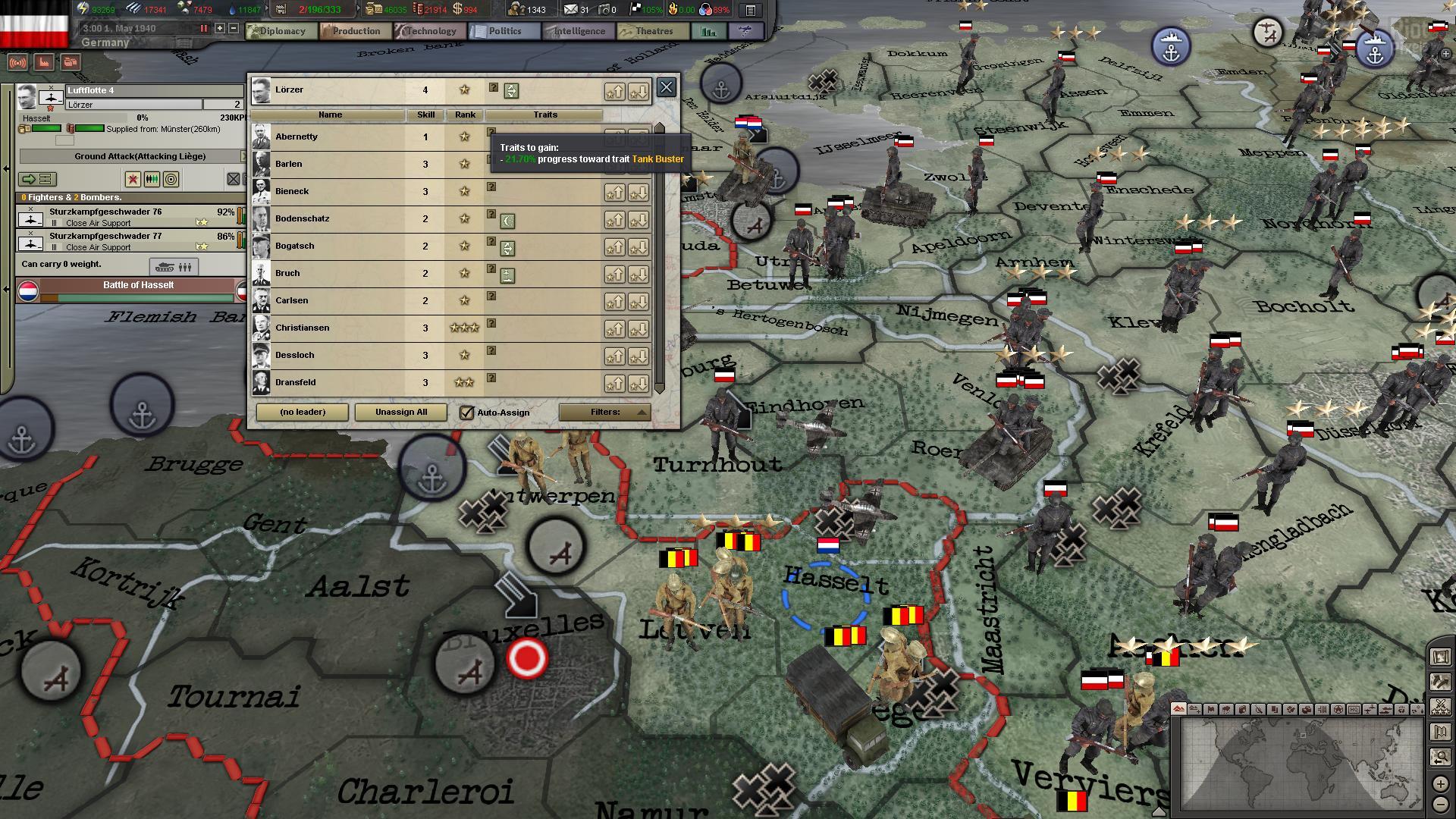The height and width of the screenshot is (819, 1456).
Task: Select leader Abernetty from the list
Action: 297,137
